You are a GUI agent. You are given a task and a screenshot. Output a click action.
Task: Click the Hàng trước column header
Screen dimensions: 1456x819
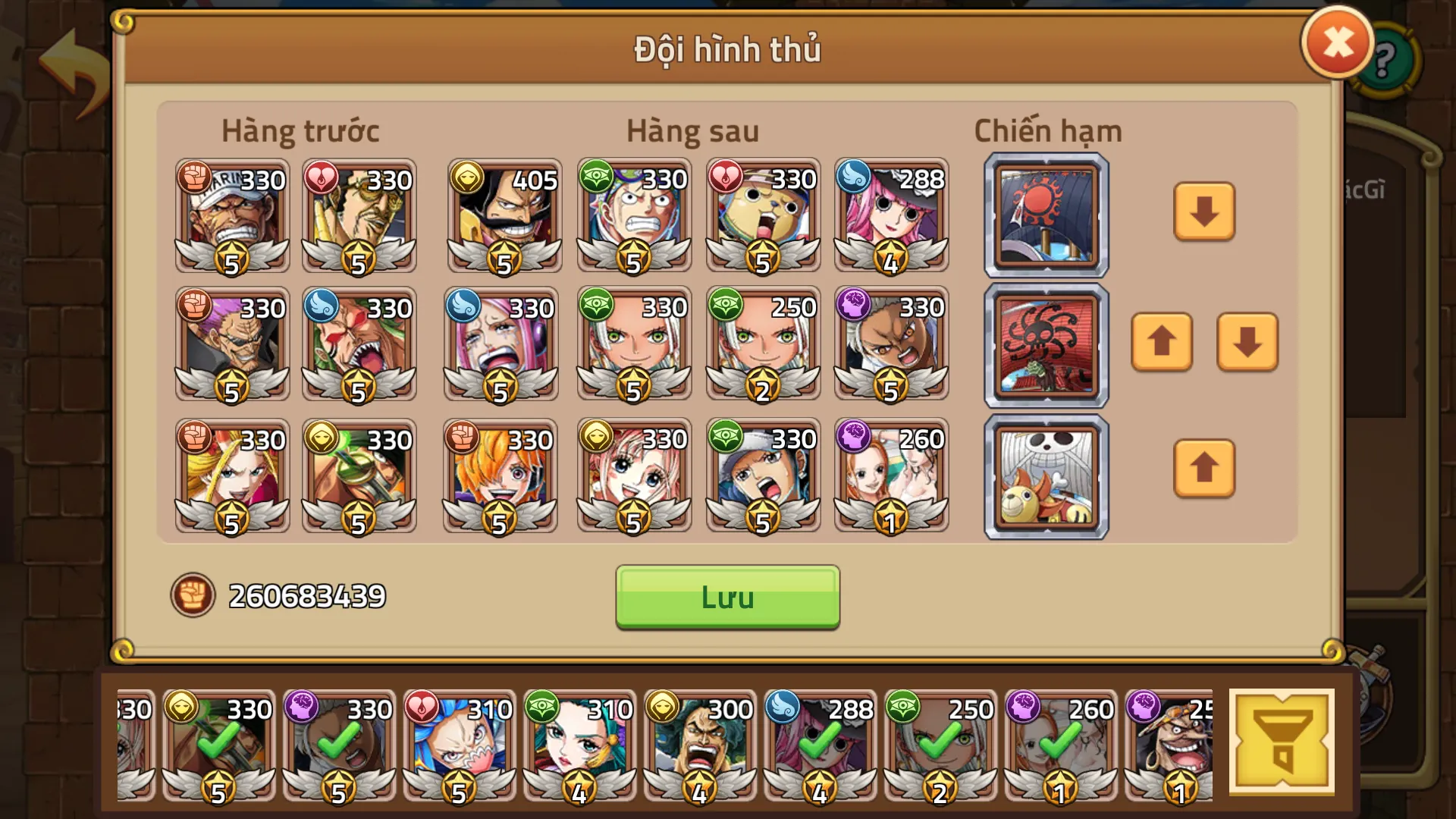pos(300,130)
